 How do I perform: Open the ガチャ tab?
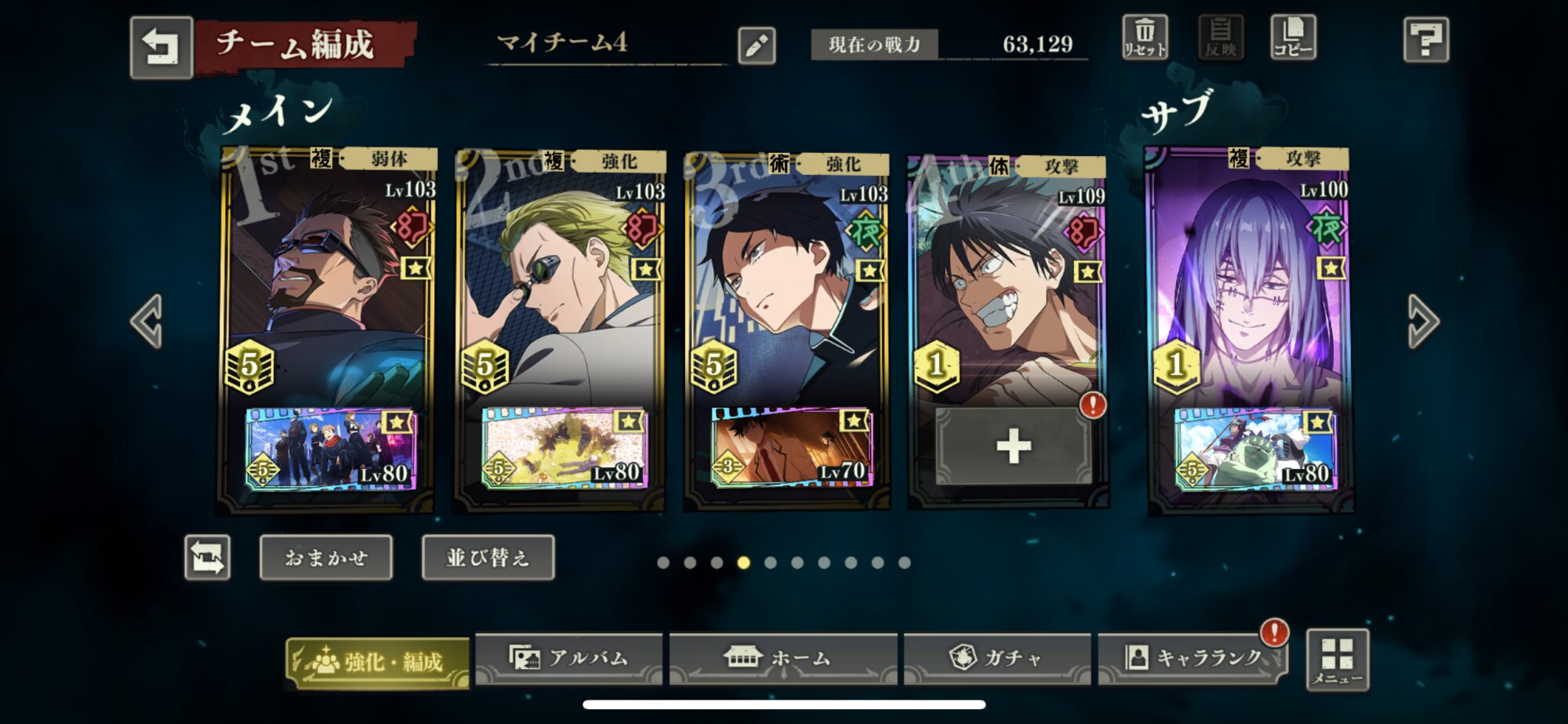click(x=997, y=658)
